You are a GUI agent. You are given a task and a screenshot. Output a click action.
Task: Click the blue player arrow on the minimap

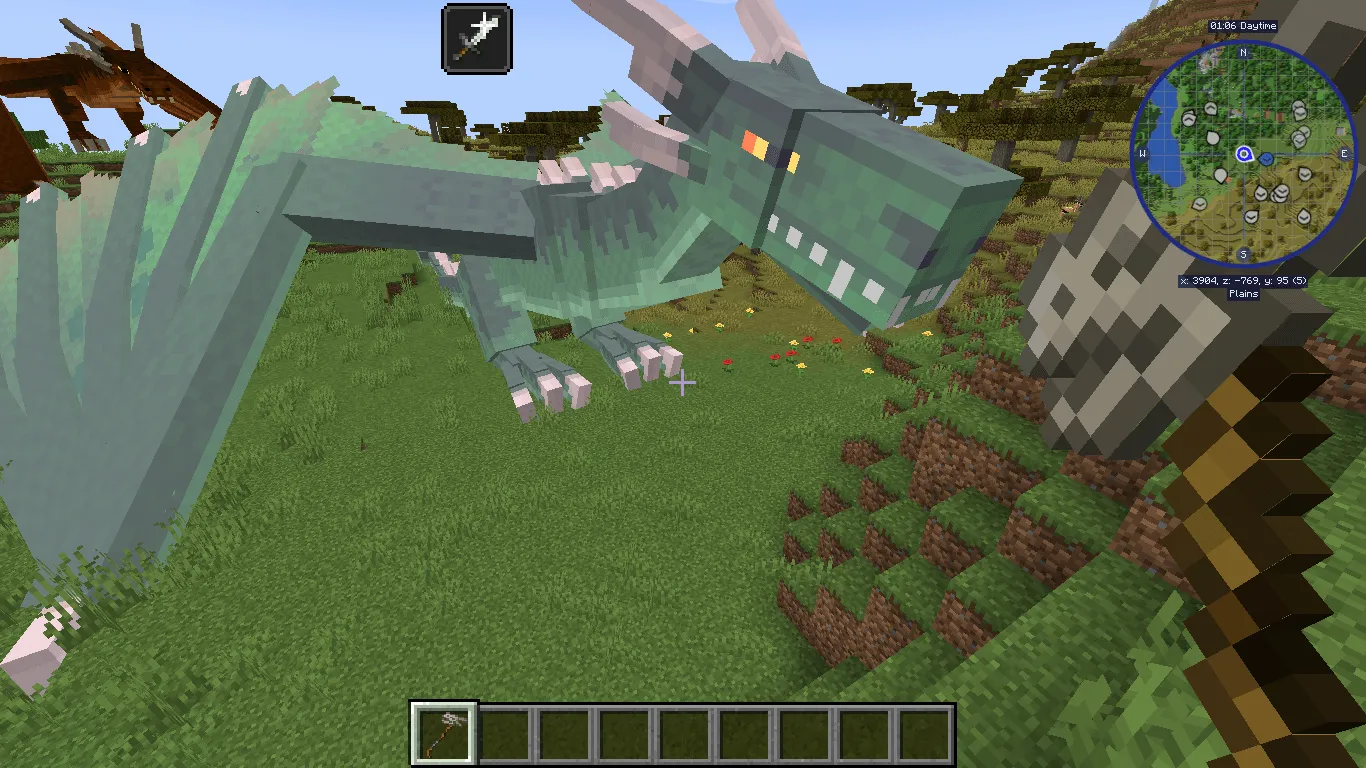pos(1243,154)
